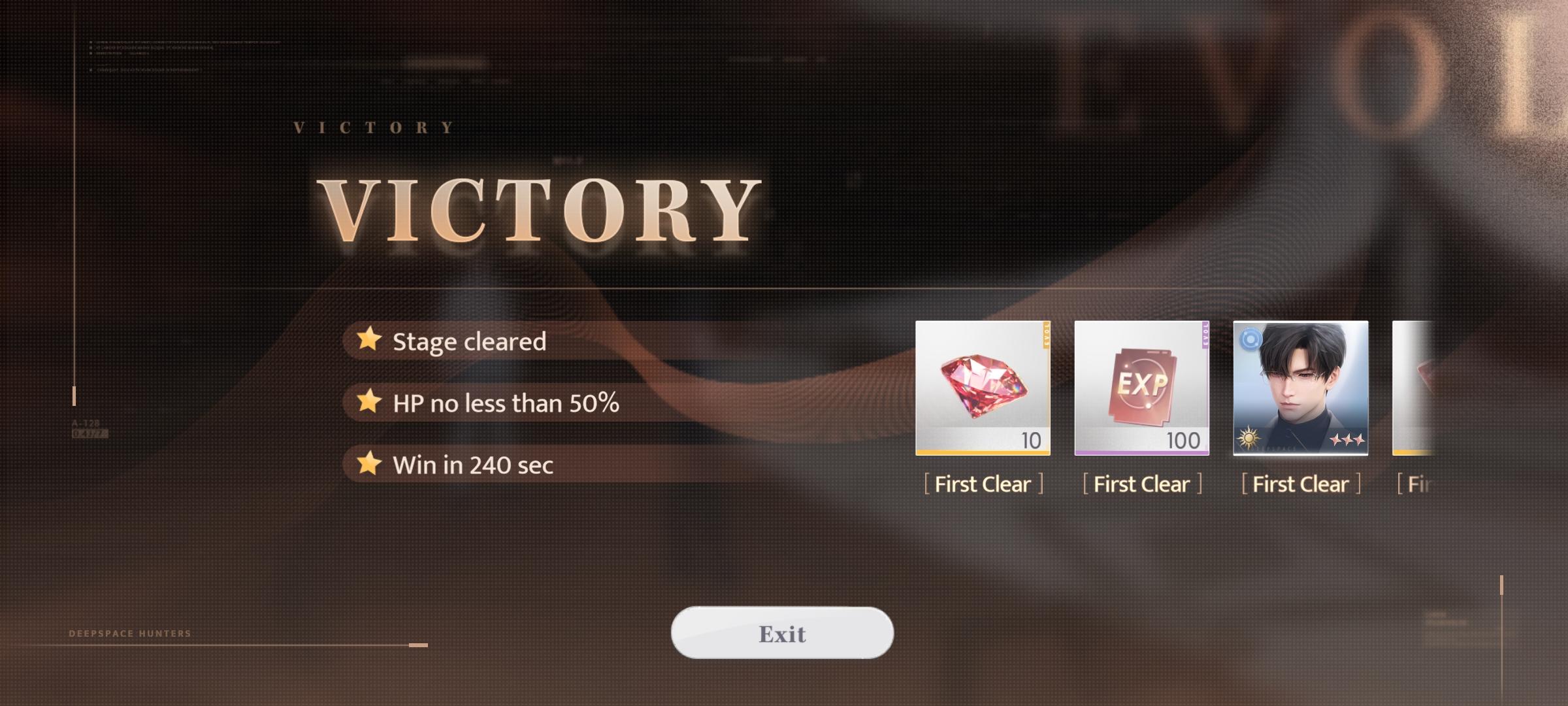1568x706 pixels.
Task: Click the DEEPSPACE HUNTERS label
Action: [128, 633]
